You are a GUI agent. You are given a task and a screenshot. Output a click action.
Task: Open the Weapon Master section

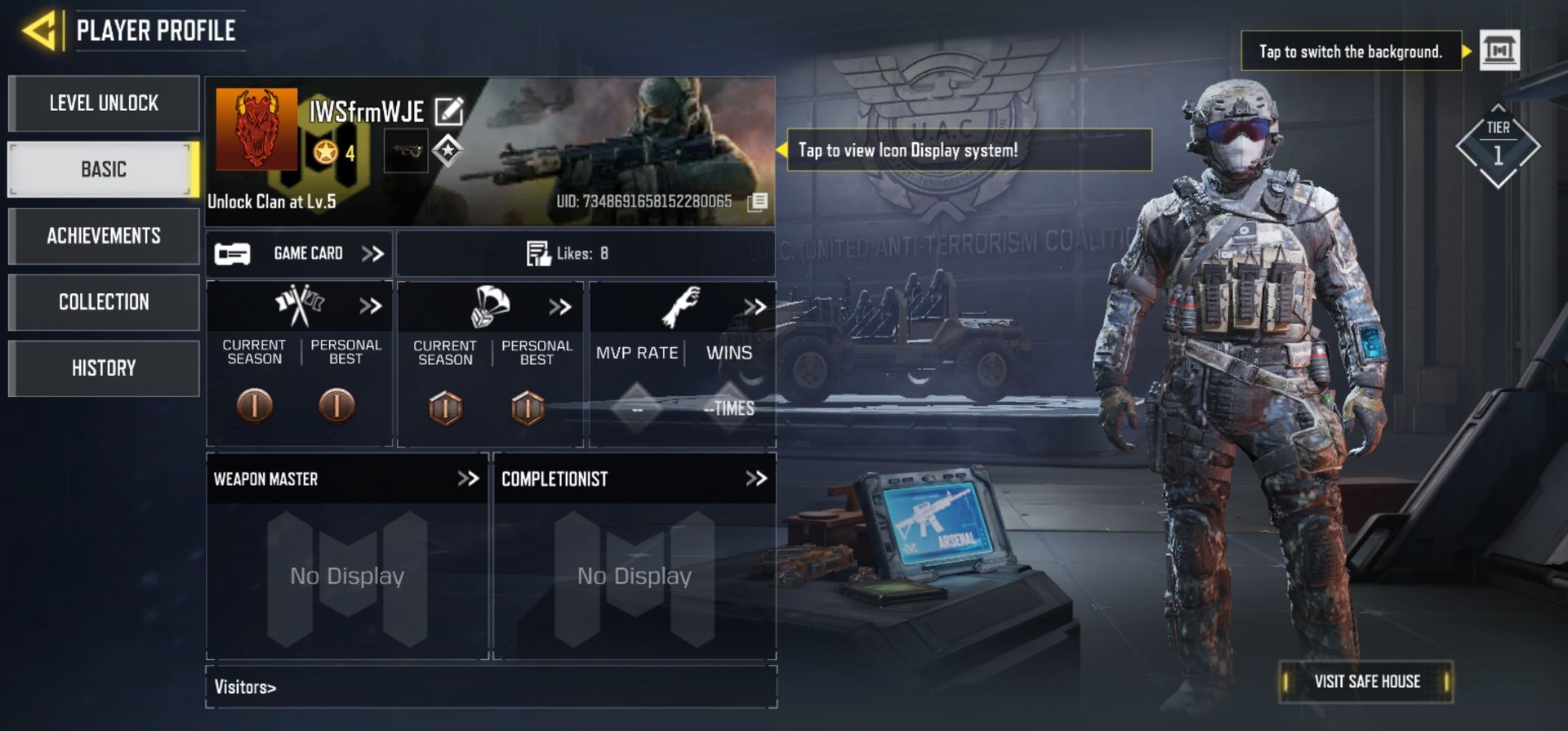click(468, 479)
